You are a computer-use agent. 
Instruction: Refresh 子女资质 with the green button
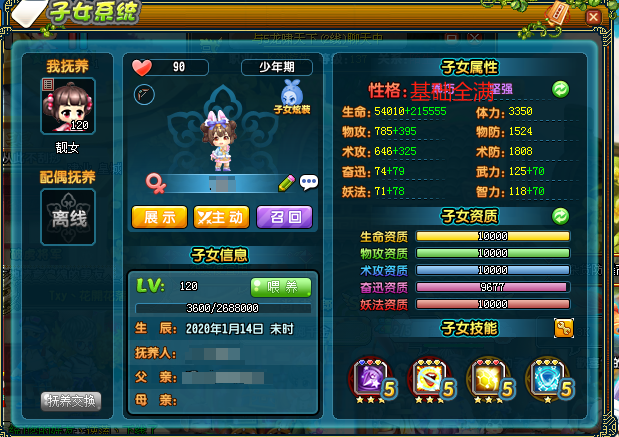[x=561, y=215]
